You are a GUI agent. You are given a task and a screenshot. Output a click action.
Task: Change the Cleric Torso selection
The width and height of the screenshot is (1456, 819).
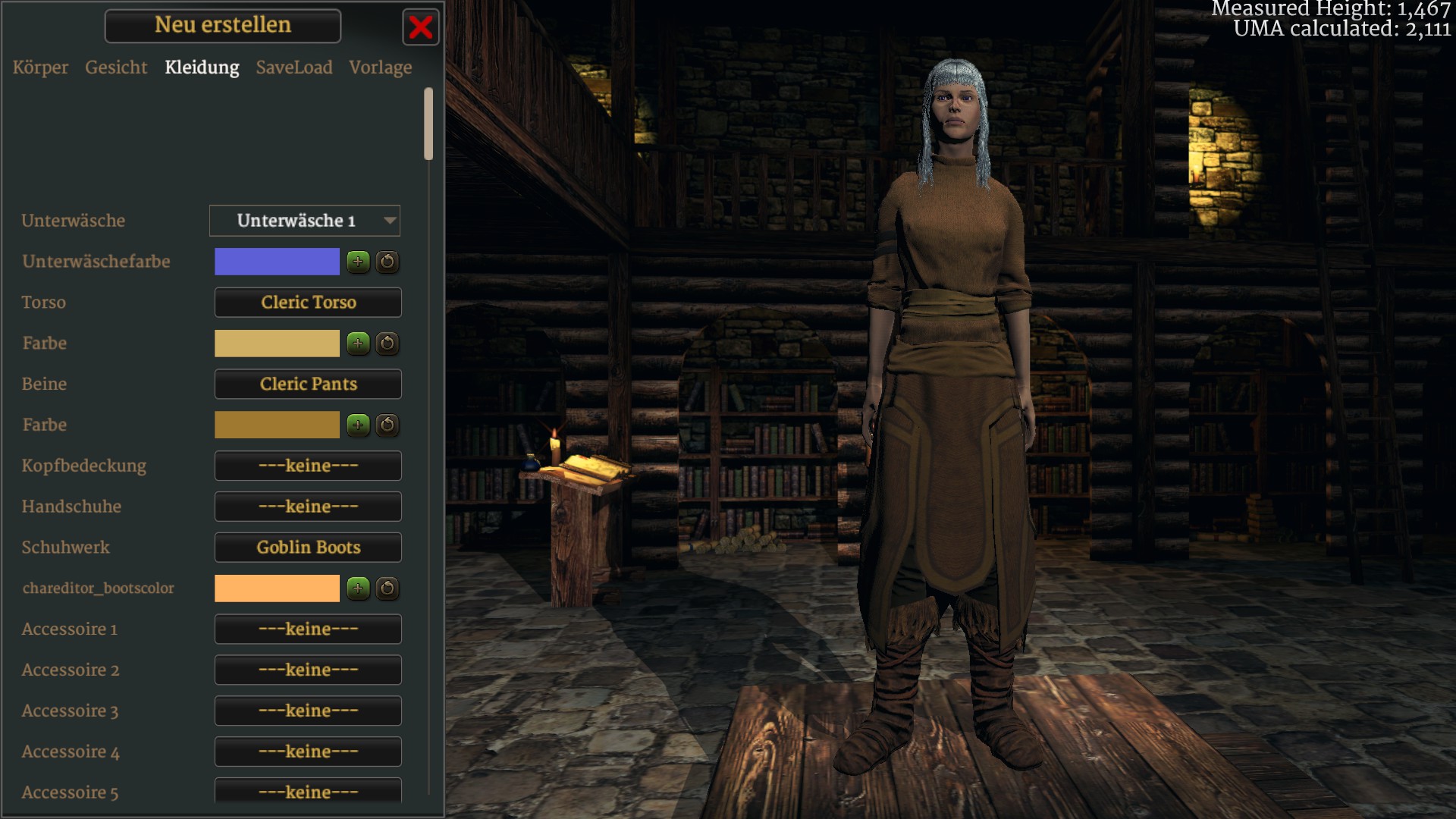tap(308, 303)
